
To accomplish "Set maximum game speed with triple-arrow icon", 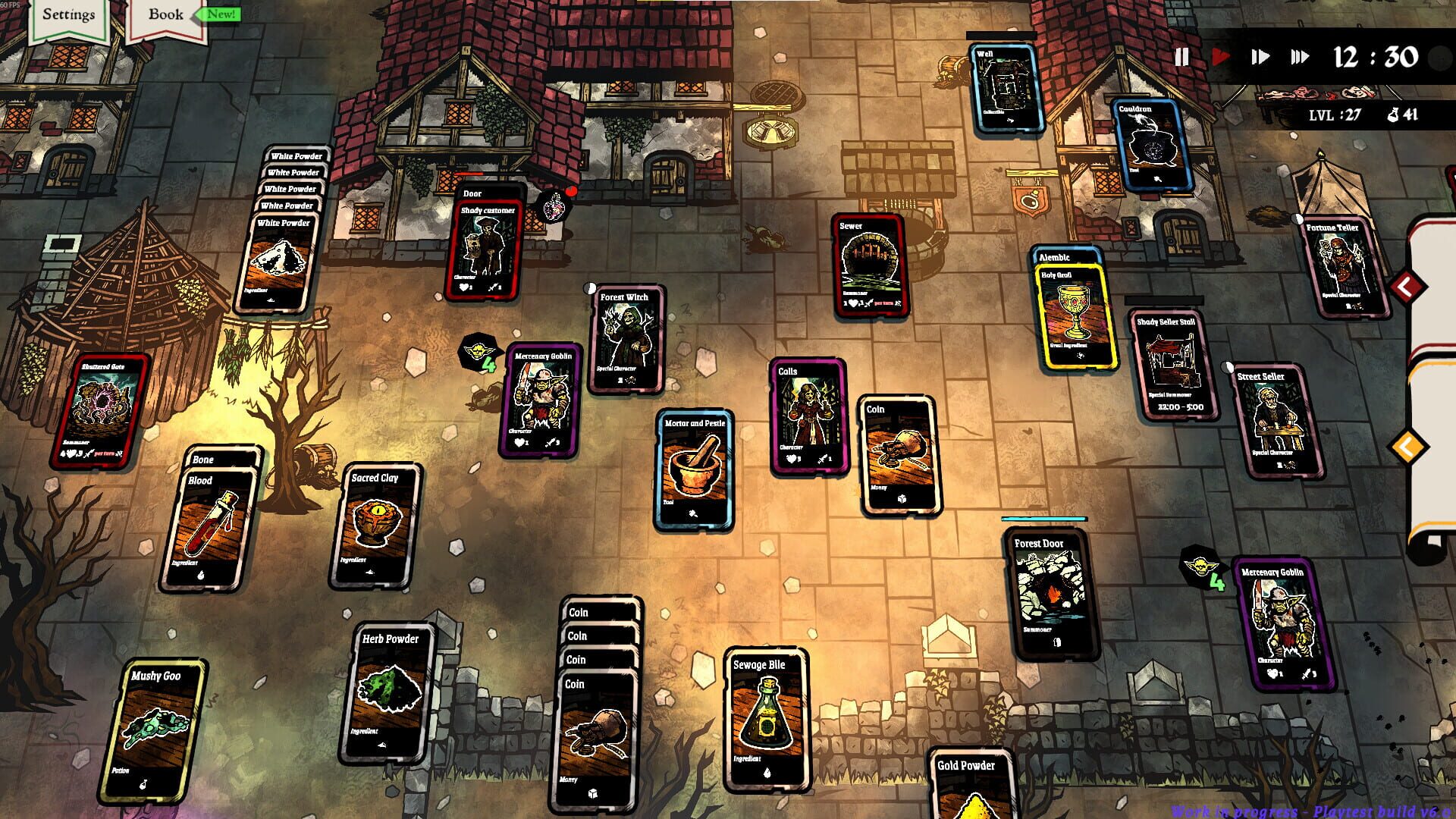I will pyautogui.click(x=1300, y=55).
